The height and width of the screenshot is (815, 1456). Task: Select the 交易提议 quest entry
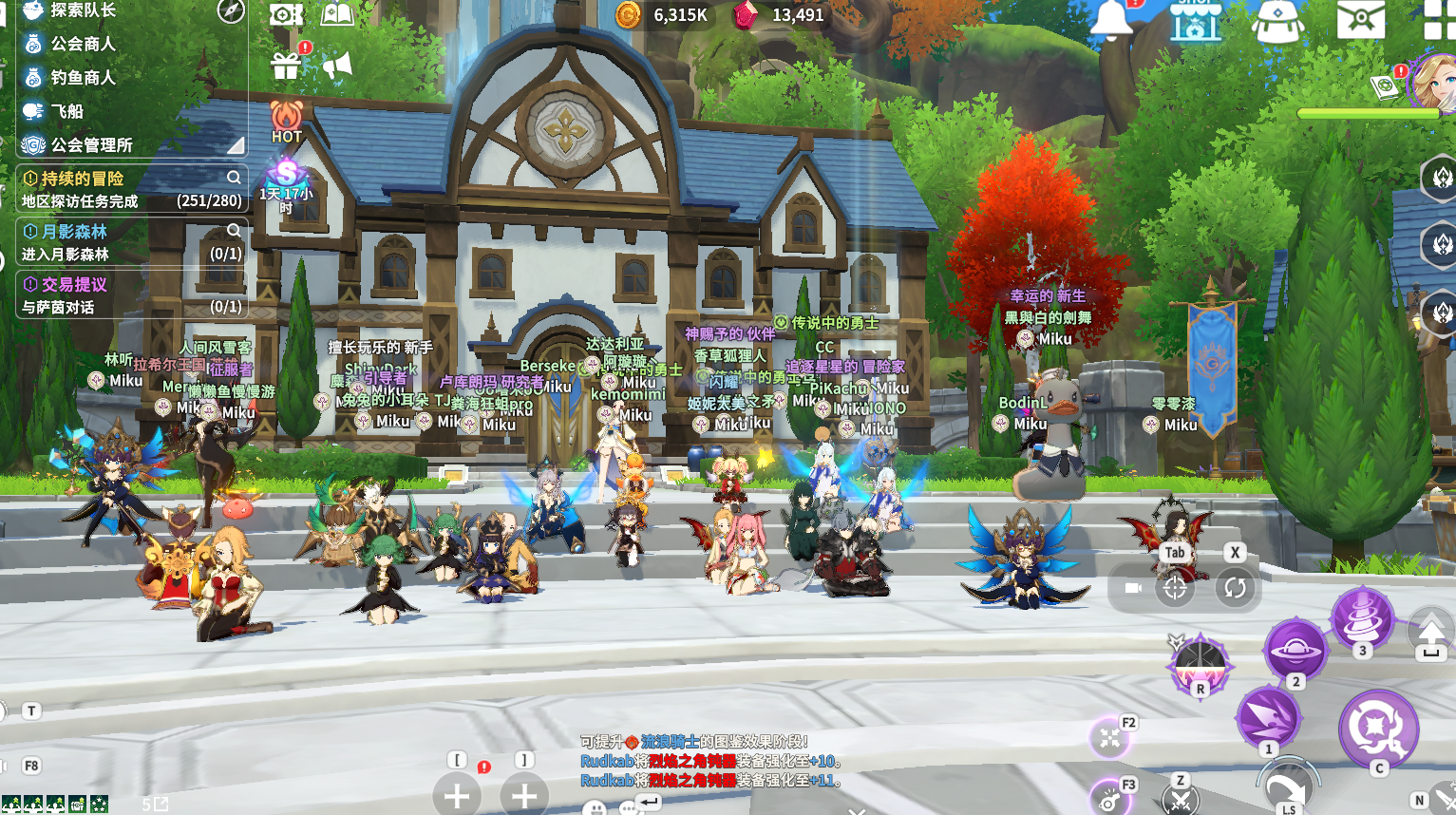click(x=74, y=284)
